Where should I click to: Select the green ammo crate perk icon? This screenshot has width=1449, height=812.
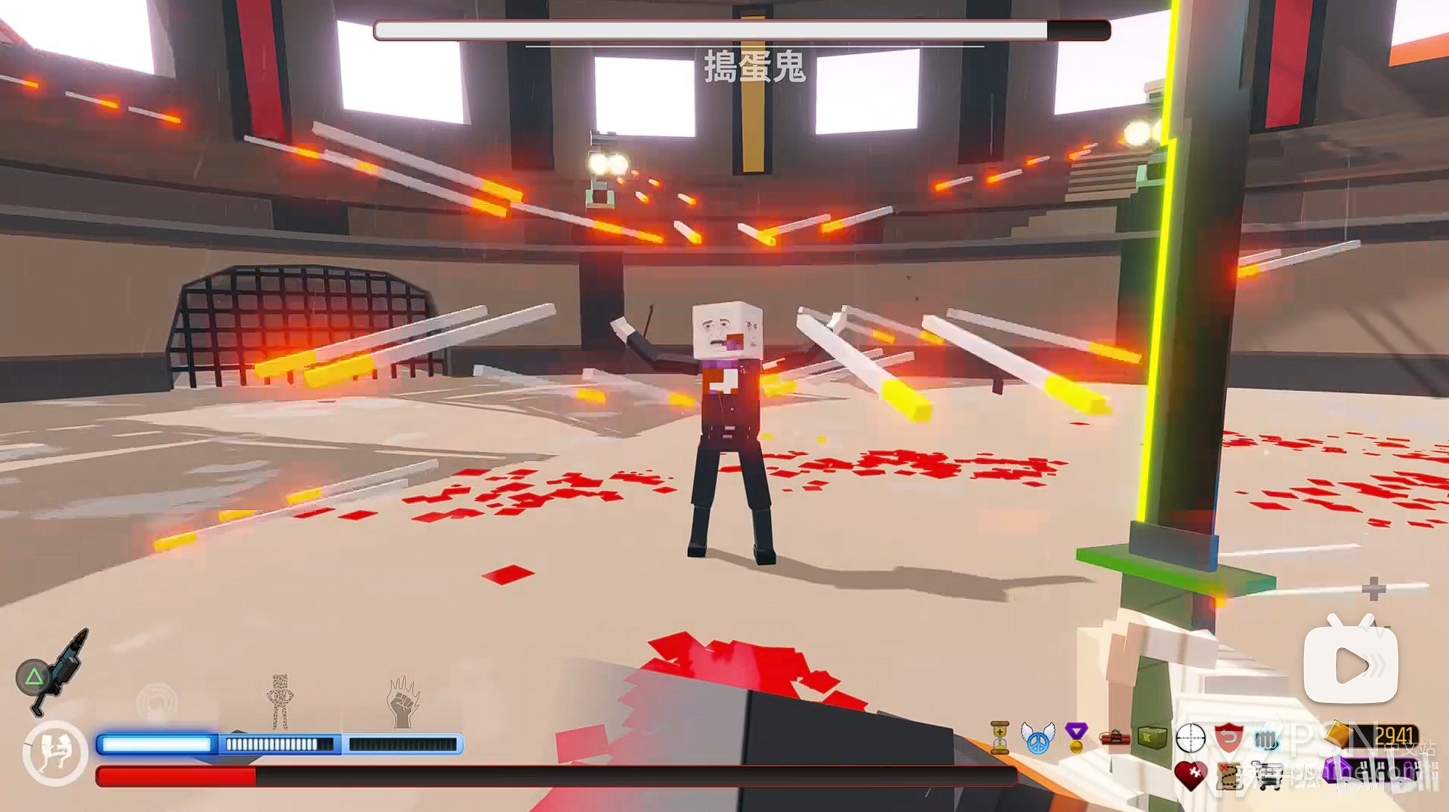(x=1152, y=738)
